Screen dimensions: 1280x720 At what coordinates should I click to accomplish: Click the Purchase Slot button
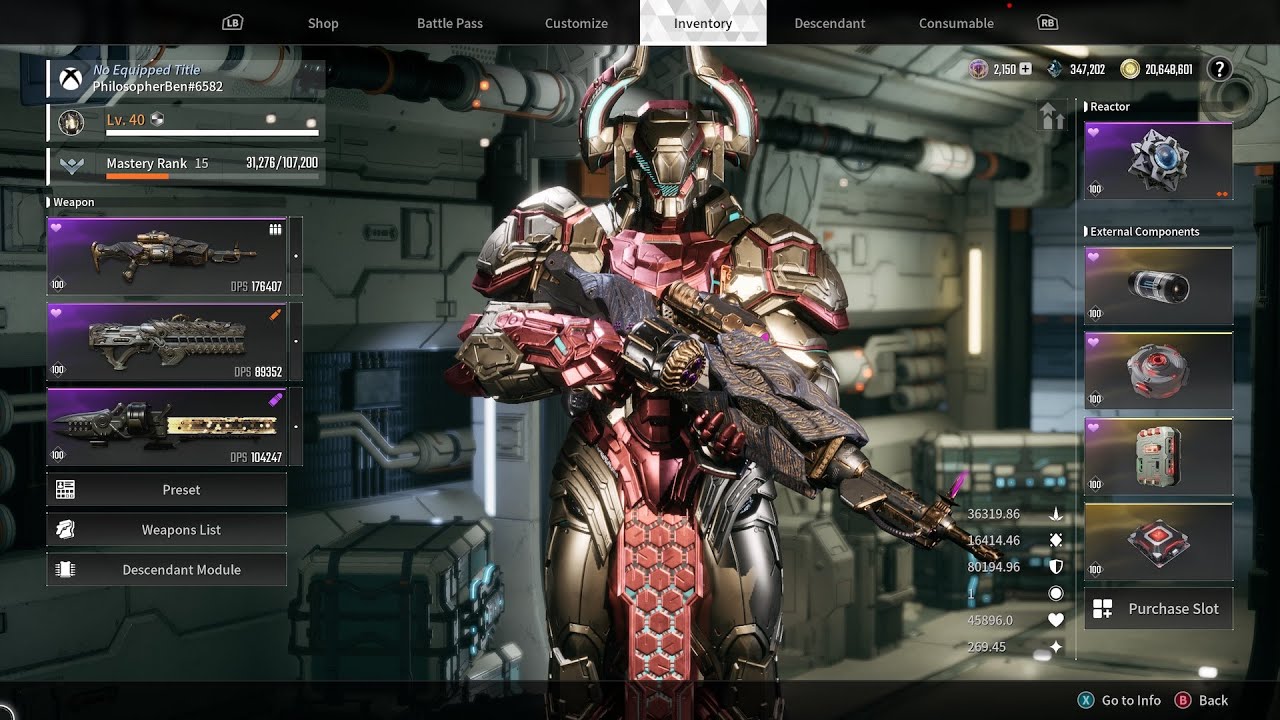pyautogui.click(x=1158, y=609)
